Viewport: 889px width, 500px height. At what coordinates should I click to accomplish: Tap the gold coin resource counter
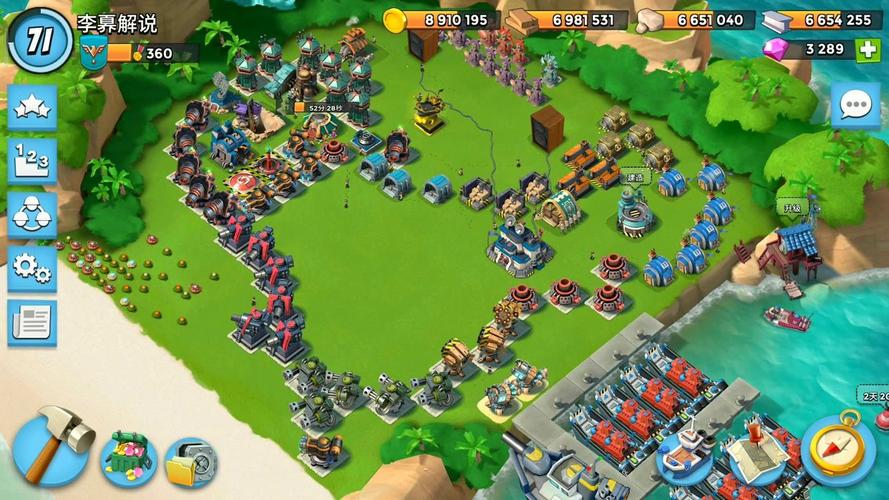pos(439,20)
